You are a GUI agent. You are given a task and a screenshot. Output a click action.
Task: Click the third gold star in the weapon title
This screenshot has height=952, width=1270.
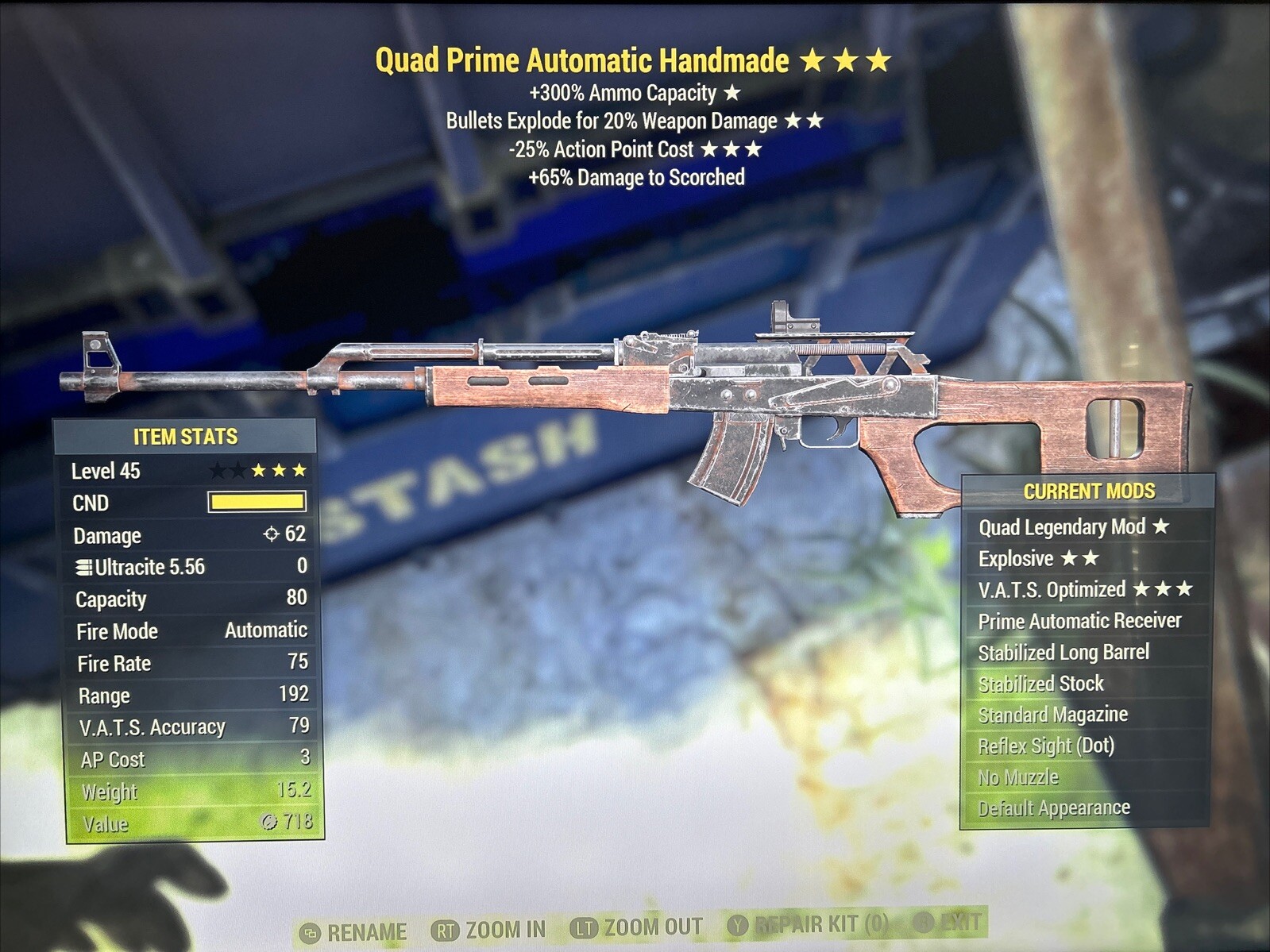click(x=878, y=59)
